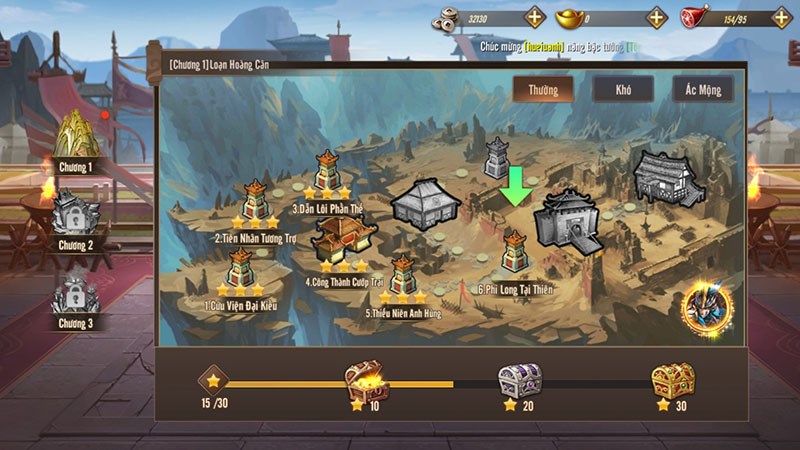Add gold ingots with plus button

click(x=656, y=17)
